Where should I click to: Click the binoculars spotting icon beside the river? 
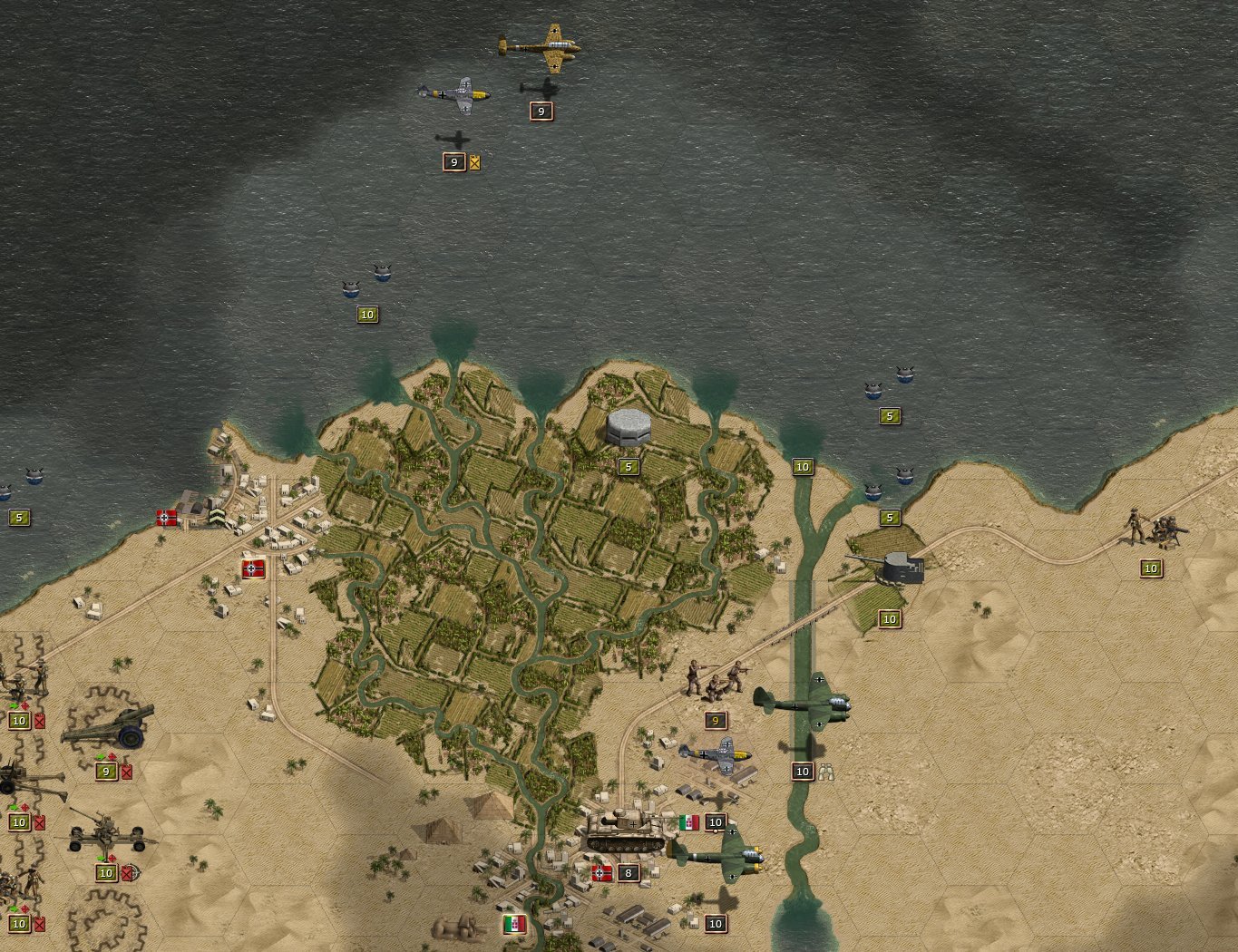tap(827, 772)
